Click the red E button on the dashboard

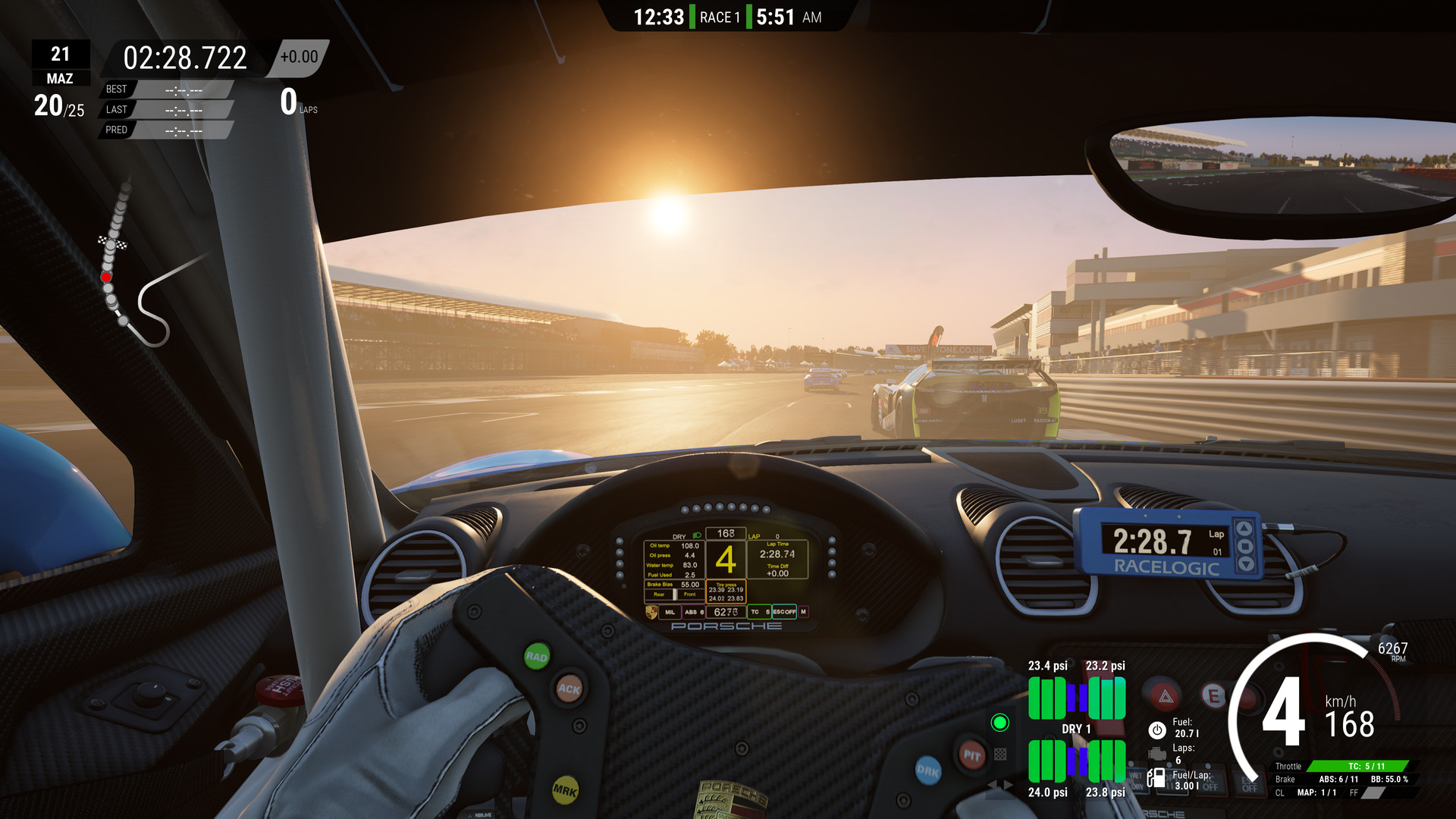1213,696
